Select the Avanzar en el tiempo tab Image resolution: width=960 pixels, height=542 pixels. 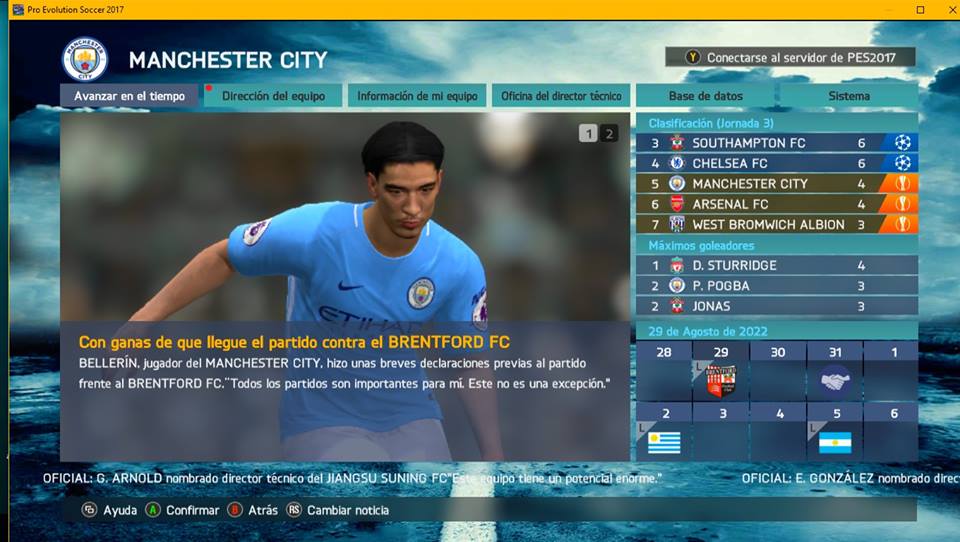point(129,96)
